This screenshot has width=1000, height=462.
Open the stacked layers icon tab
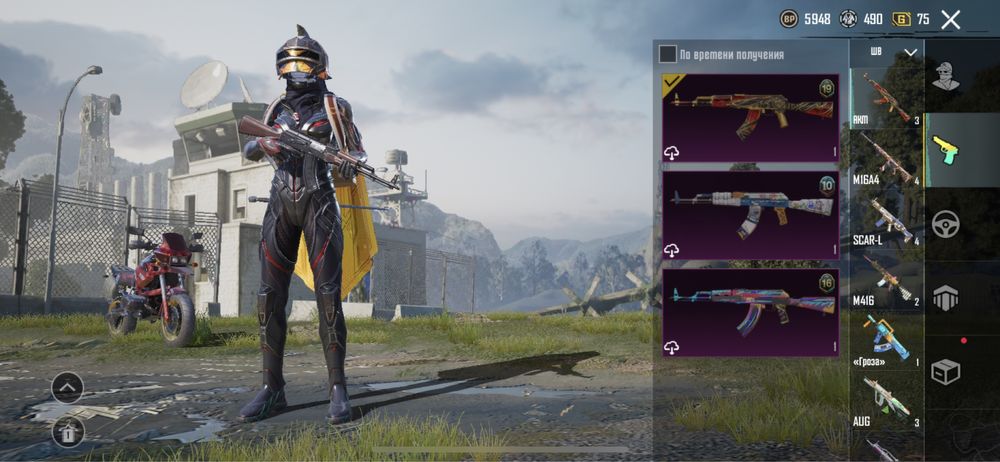946,297
